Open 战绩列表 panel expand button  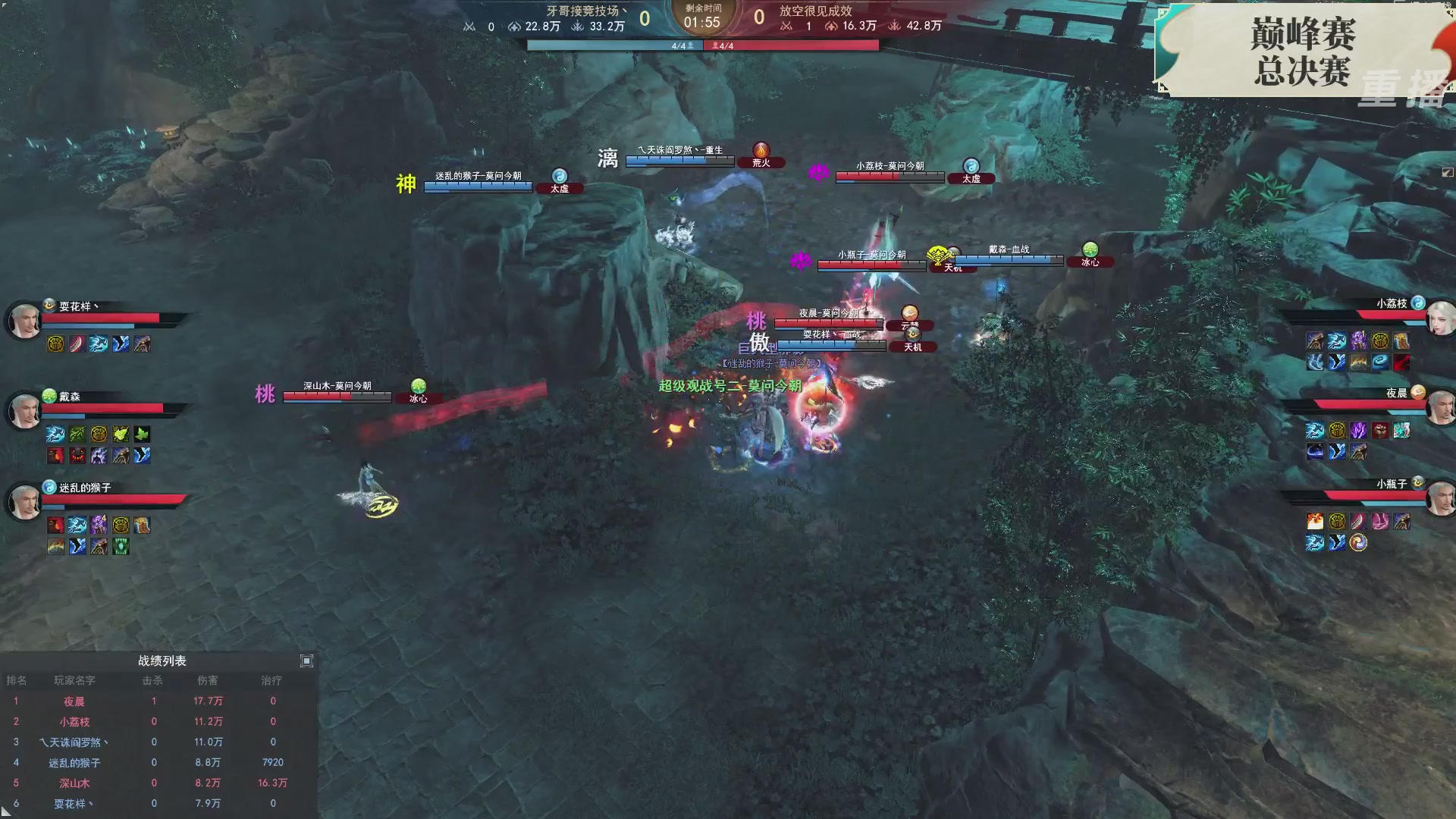pyautogui.click(x=307, y=661)
